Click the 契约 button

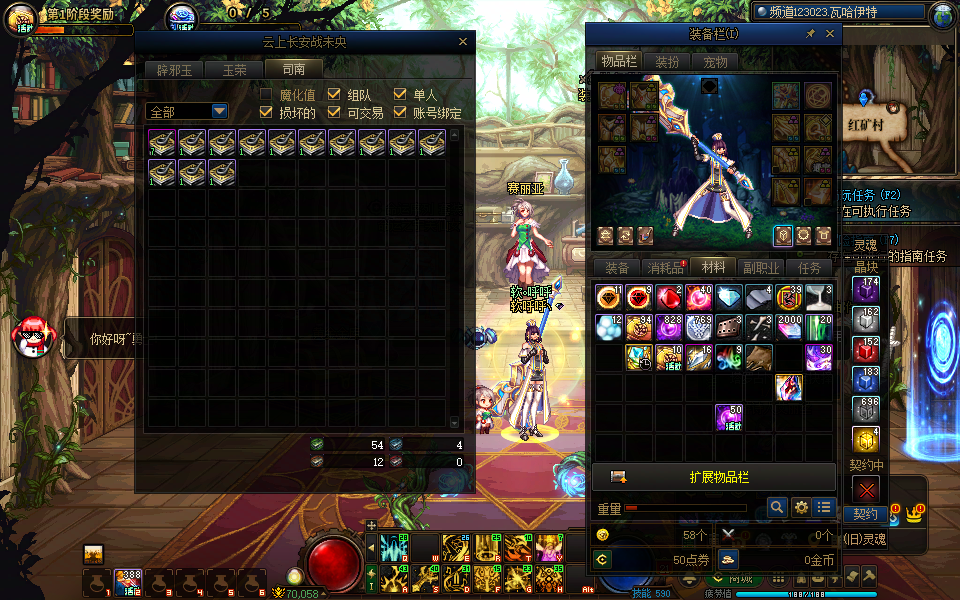[x=865, y=514]
